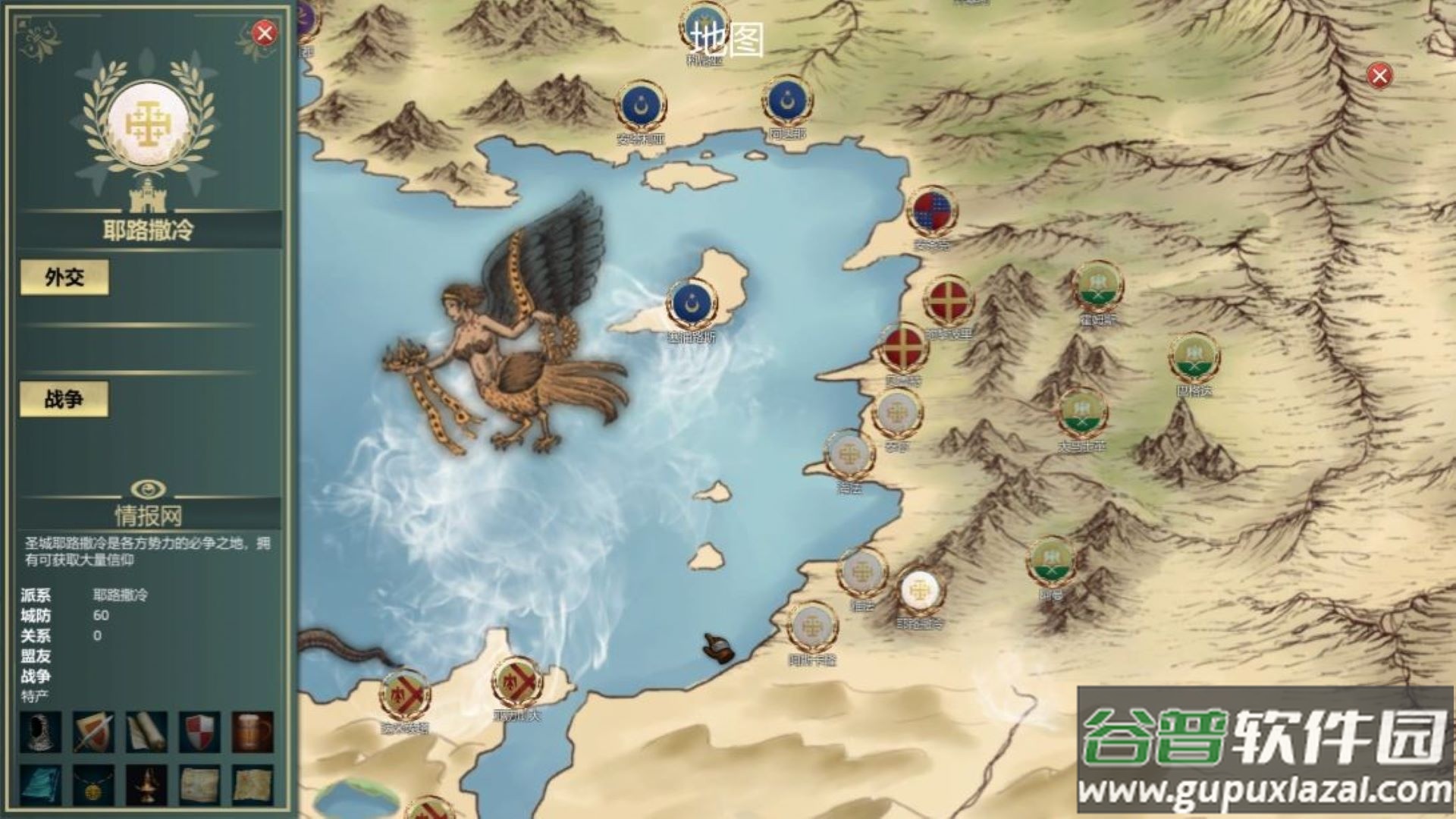Close the map screen

[1379, 75]
